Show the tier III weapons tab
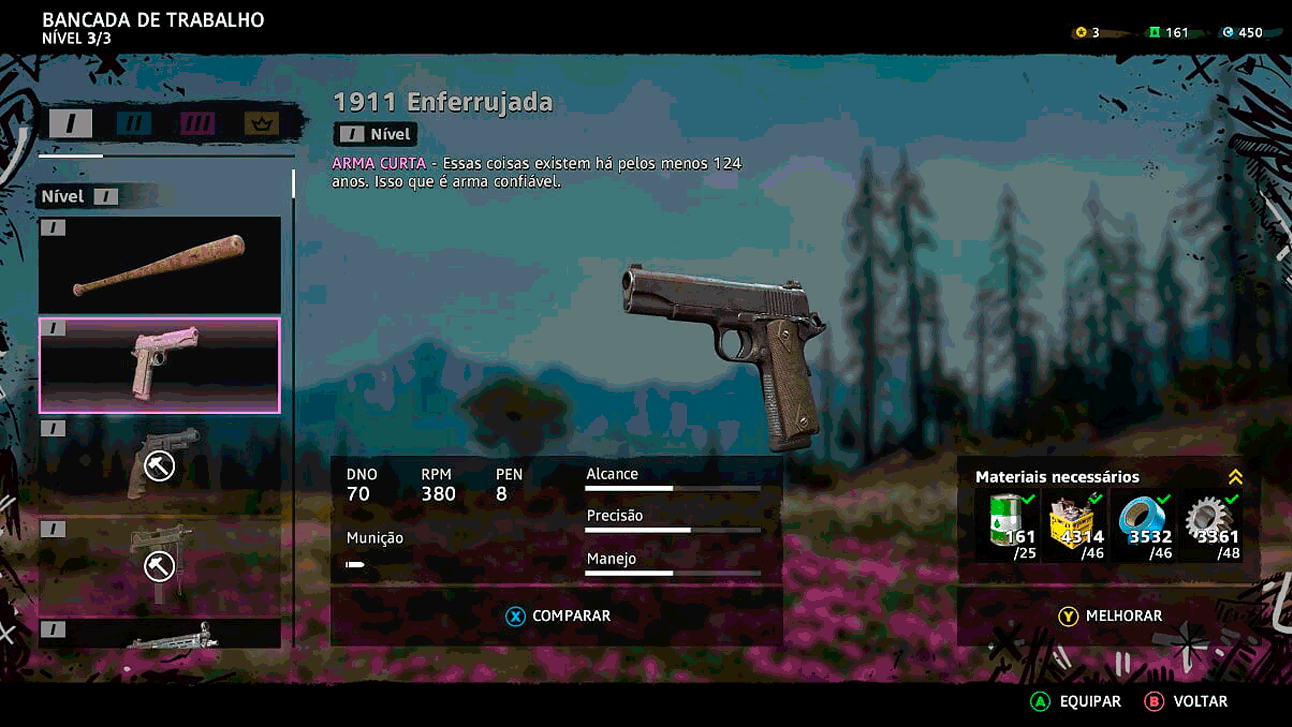This screenshot has width=1292, height=727. click(x=197, y=124)
